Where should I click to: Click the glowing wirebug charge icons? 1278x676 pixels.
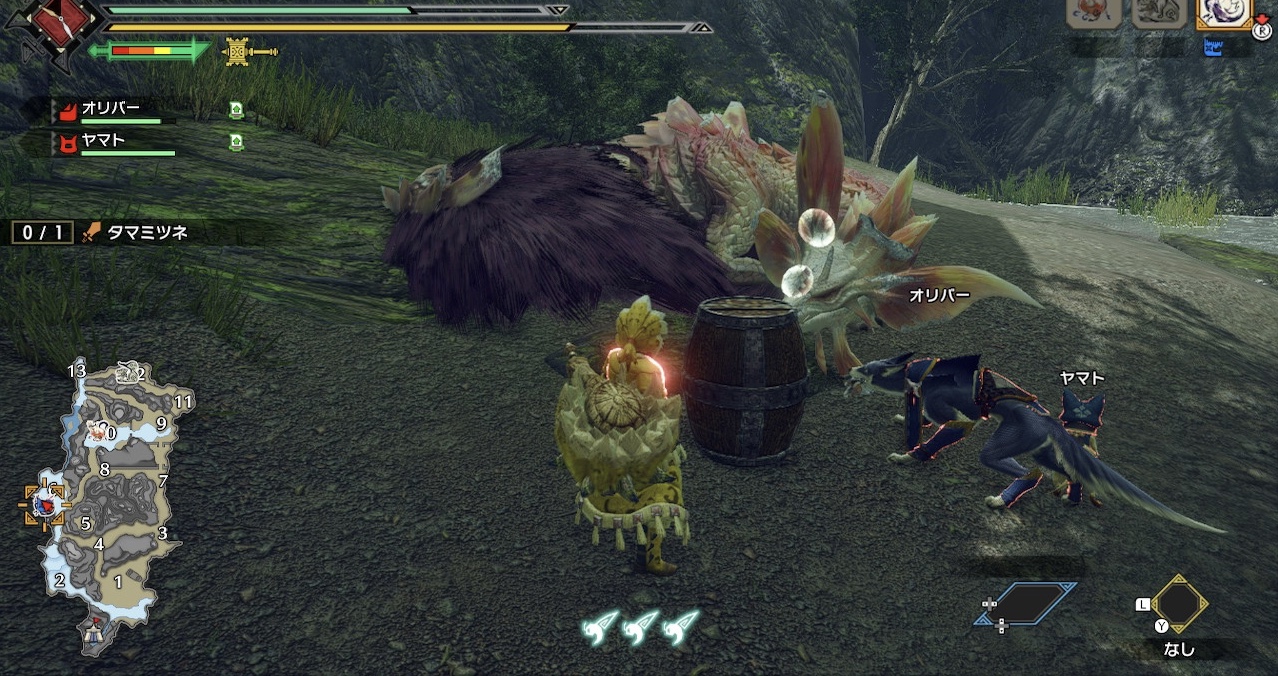pos(642,626)
